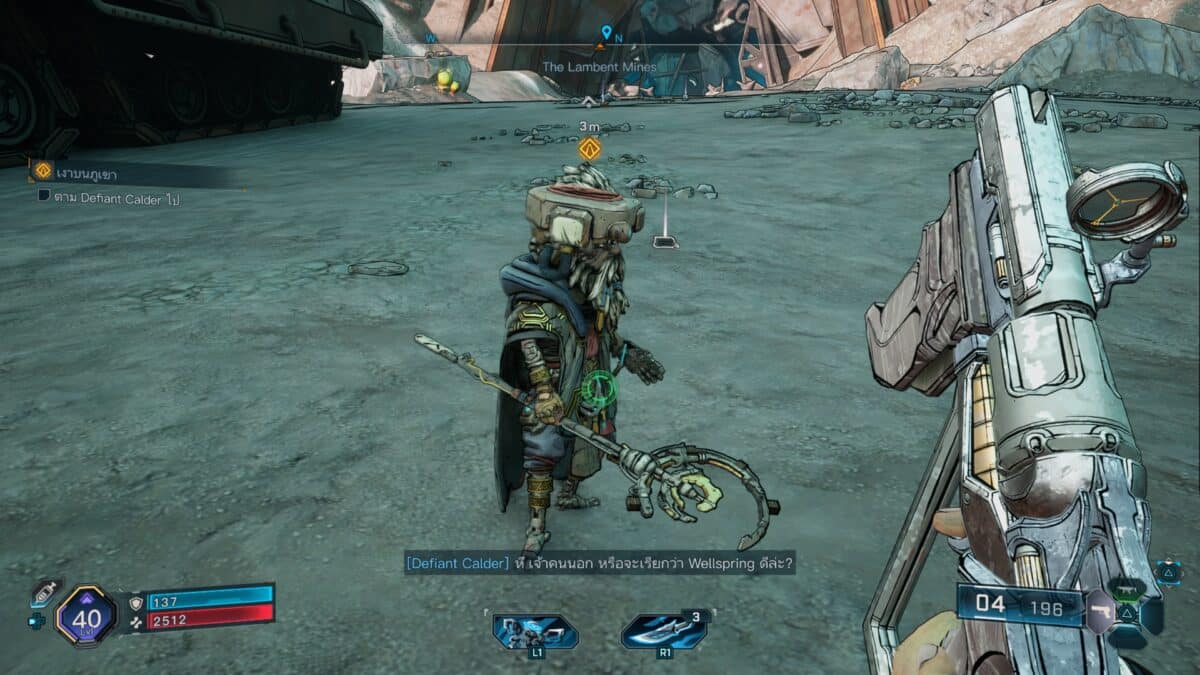Activate the throwing knife ordnance icon

coord(664,632)
